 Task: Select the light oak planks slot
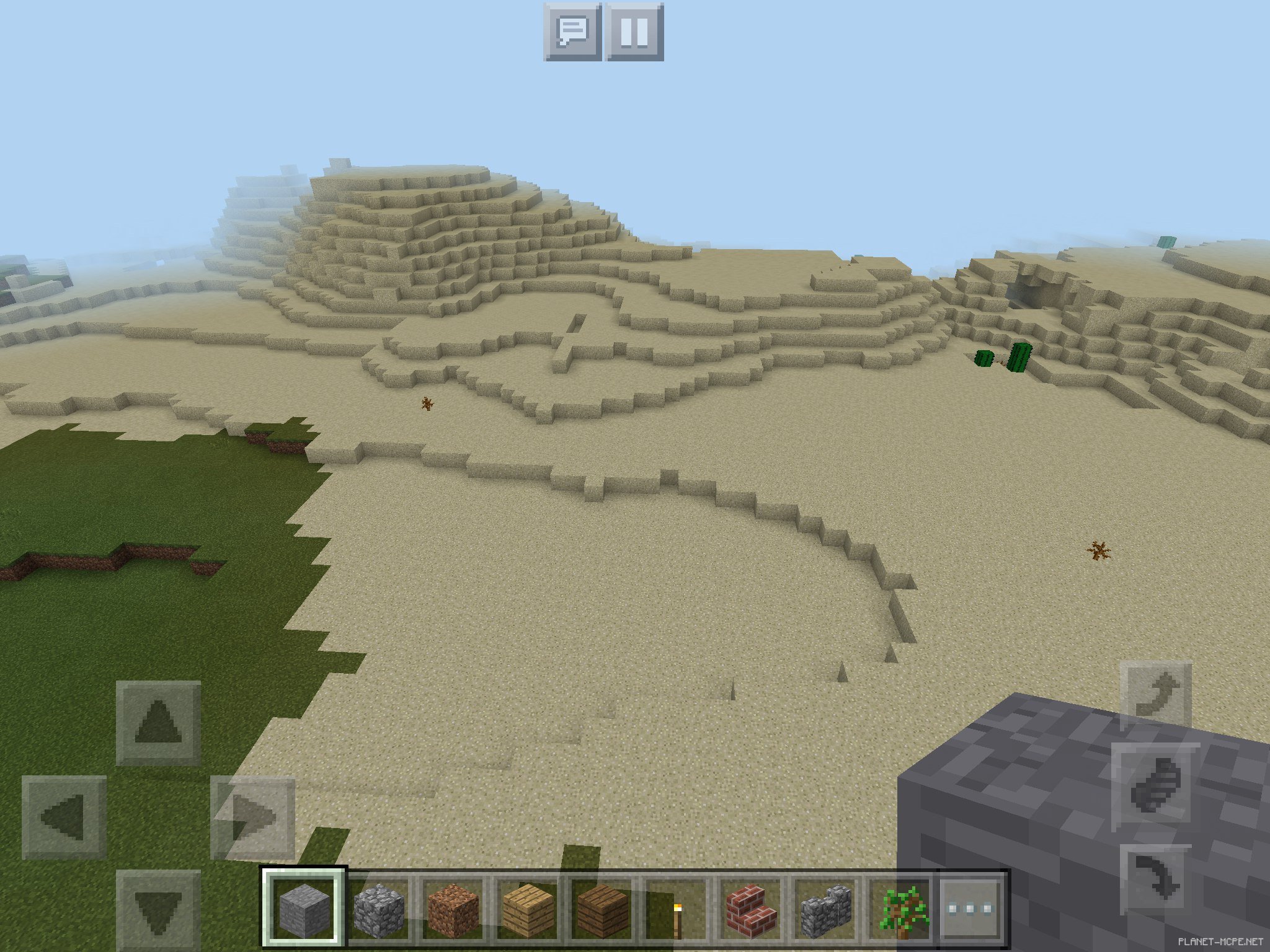coord(527,909)
